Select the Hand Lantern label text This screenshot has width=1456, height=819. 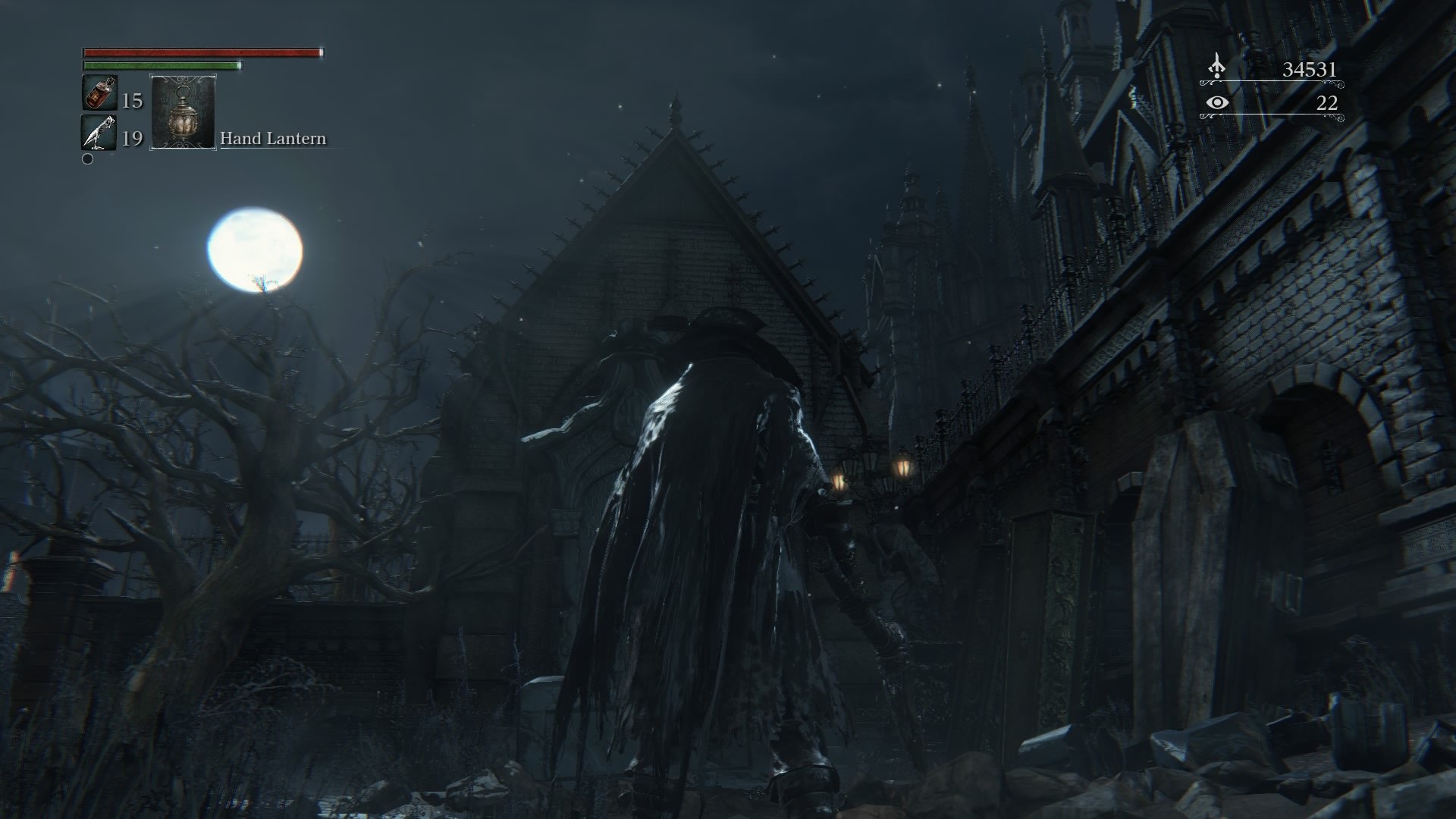272,139
